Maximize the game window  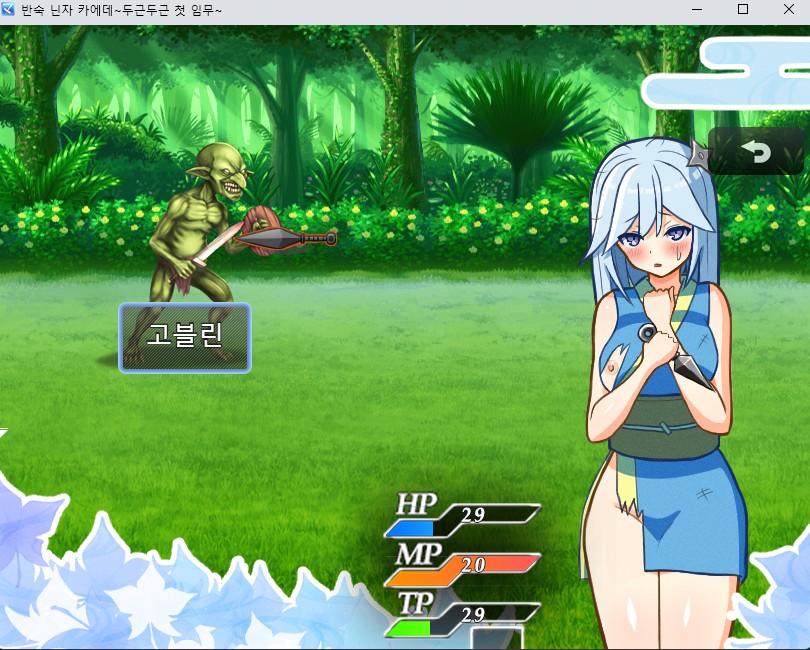pyautogui.click(x=742, y=10)
